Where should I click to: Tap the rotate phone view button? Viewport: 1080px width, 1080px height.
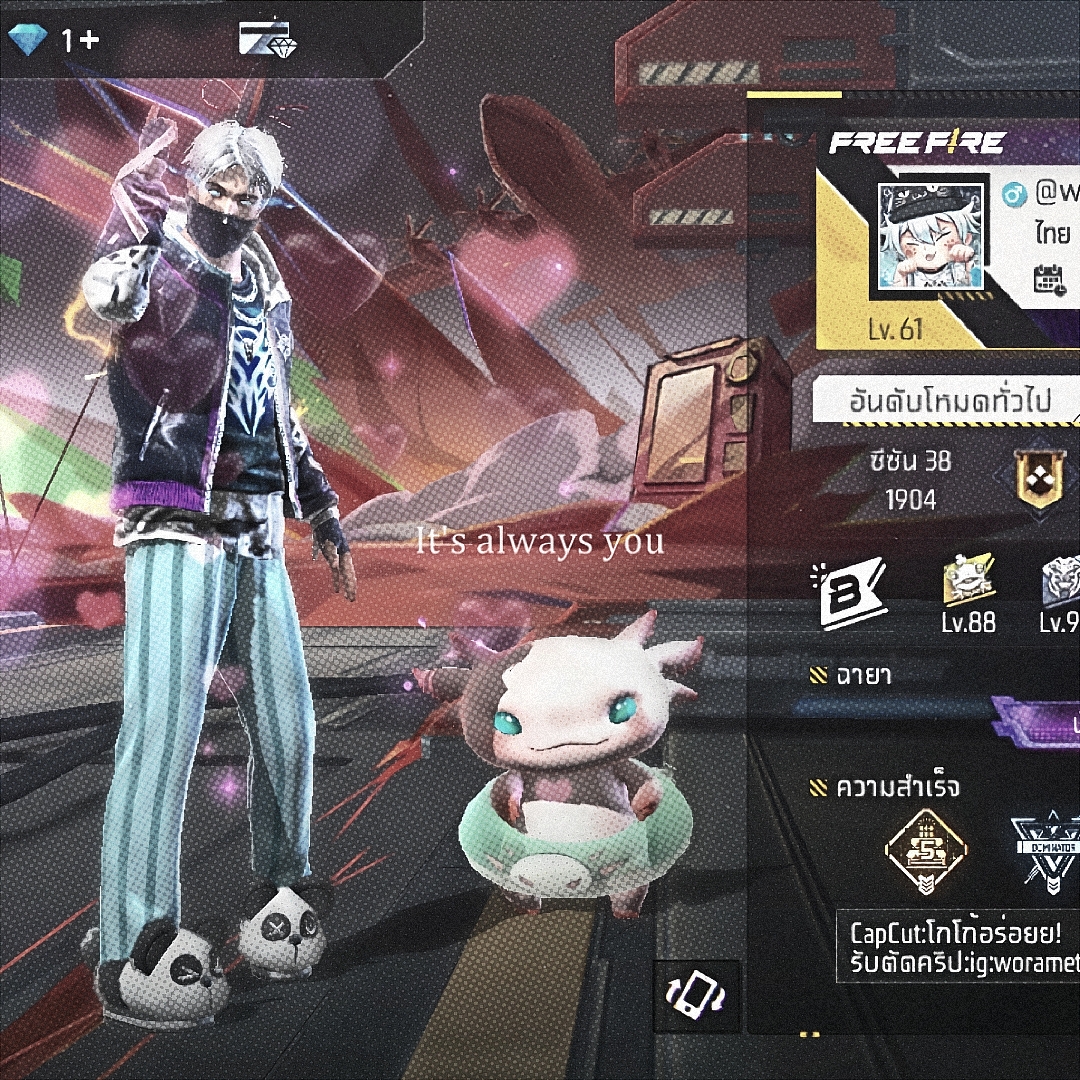click(x=696, y=996)
